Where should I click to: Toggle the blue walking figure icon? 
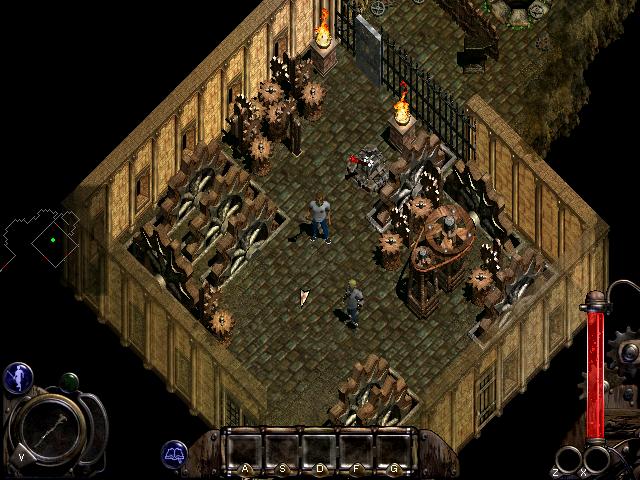pyautogui.click(x=18, y=376)
